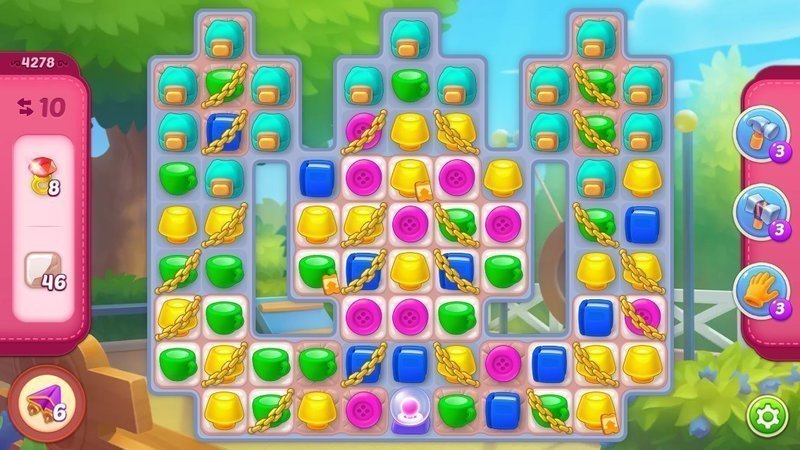Viewport: 800px width, 450px height.
Task: Select the yellow glove booster
Action: (x=757, y=288)
